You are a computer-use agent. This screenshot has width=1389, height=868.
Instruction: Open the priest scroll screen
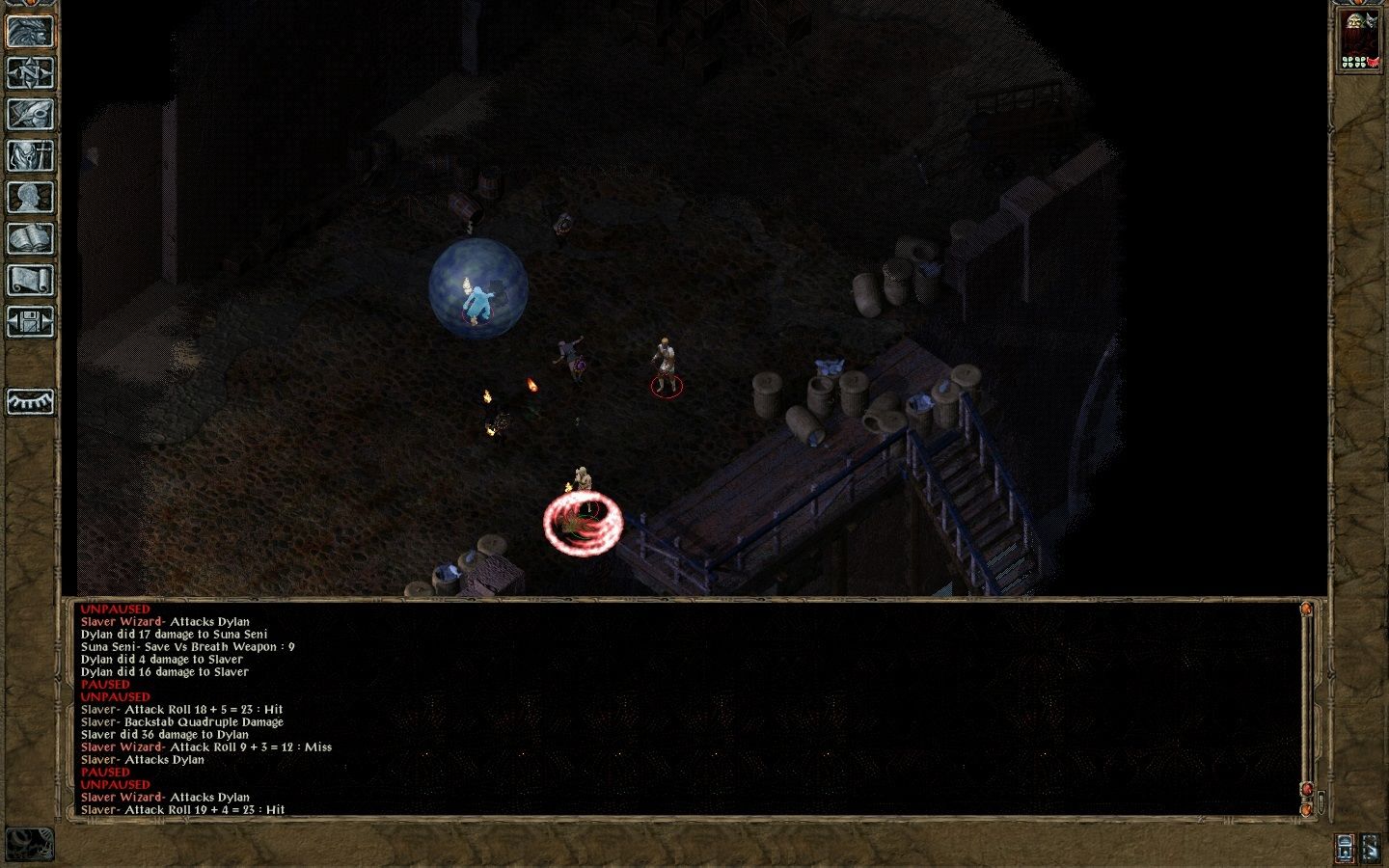click(x=30, y=280)
